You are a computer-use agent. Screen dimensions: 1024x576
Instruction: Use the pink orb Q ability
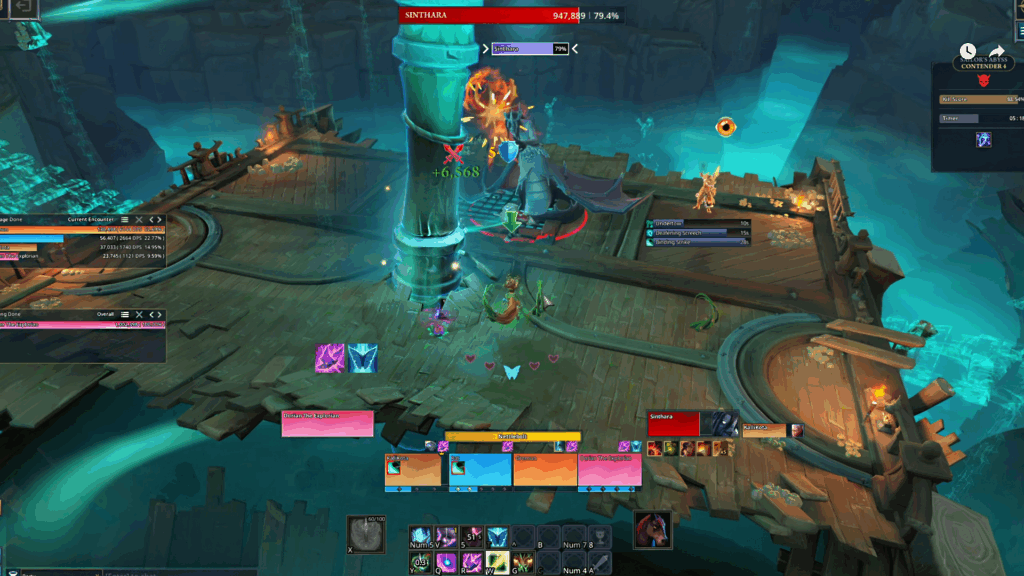point(445,562)
